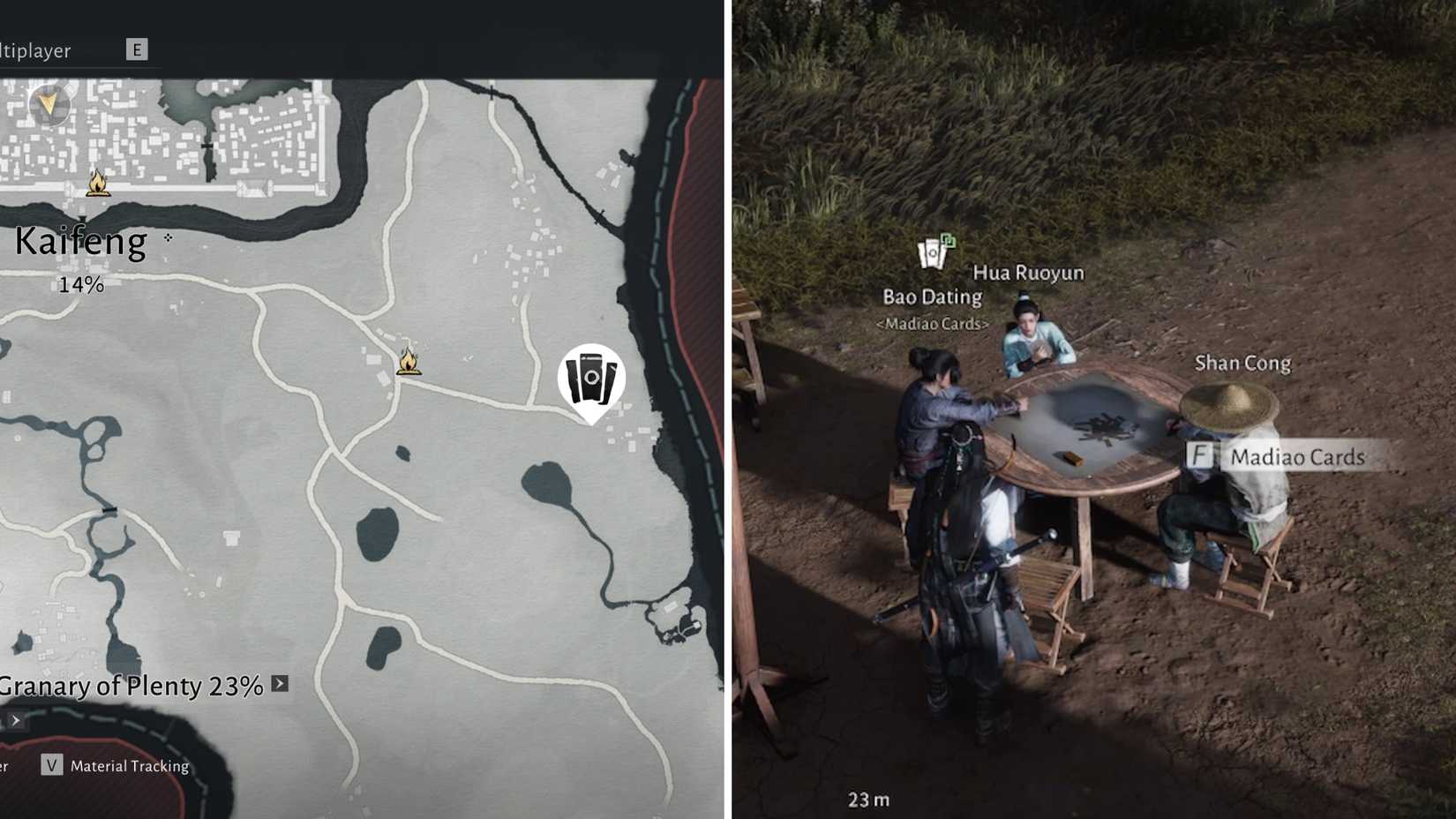
Task: Open the Multiplayer menu
Action: pyautogui.click(x=35, y=50)
